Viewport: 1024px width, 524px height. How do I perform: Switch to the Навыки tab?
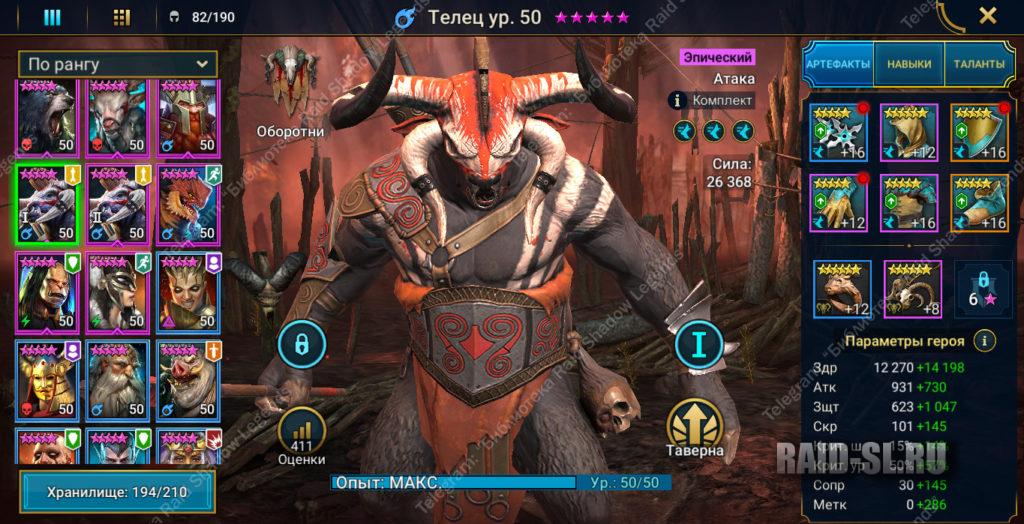tap(909, 64)
